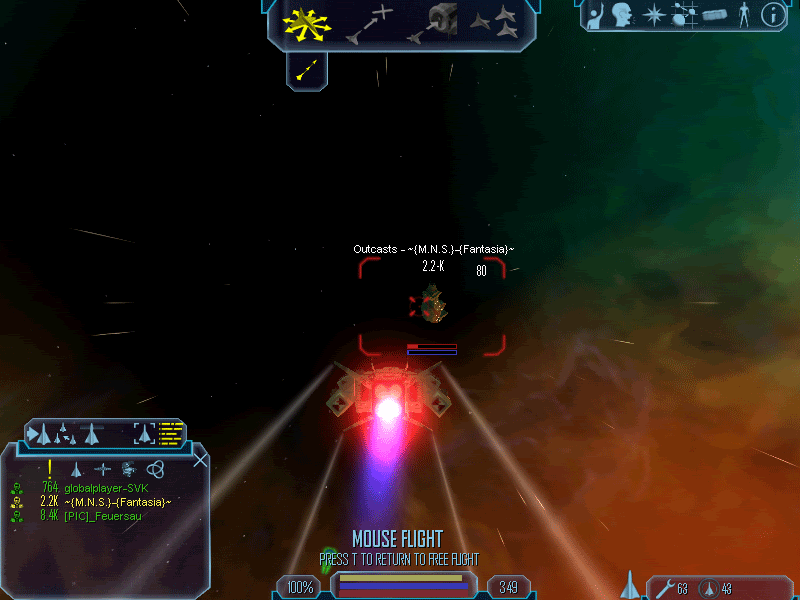
Task: Filter contacts by the ships icon
Action: [x=76, y=468]
